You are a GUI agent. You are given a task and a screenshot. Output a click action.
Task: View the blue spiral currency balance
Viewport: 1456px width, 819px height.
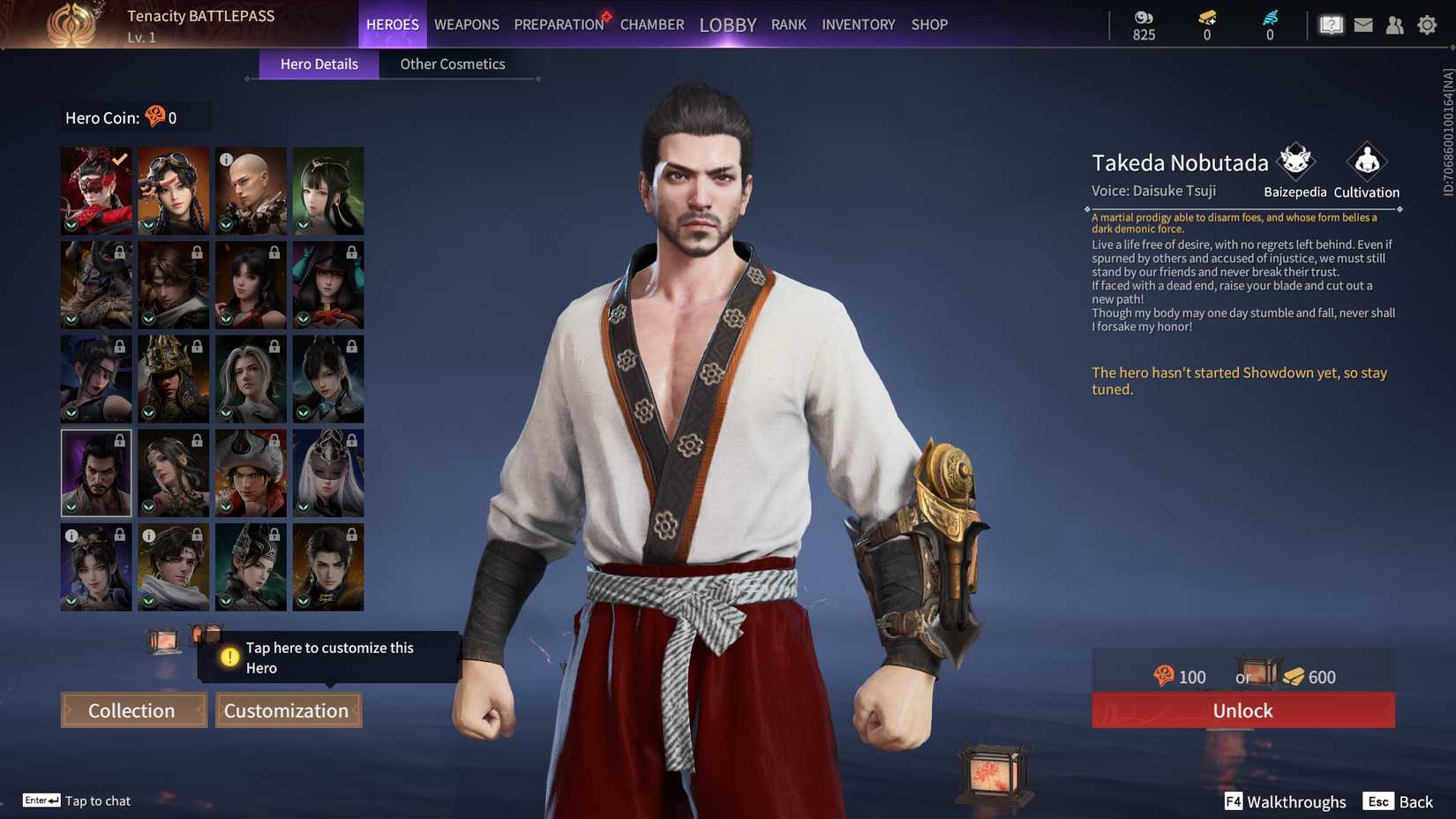point(1269,25)
